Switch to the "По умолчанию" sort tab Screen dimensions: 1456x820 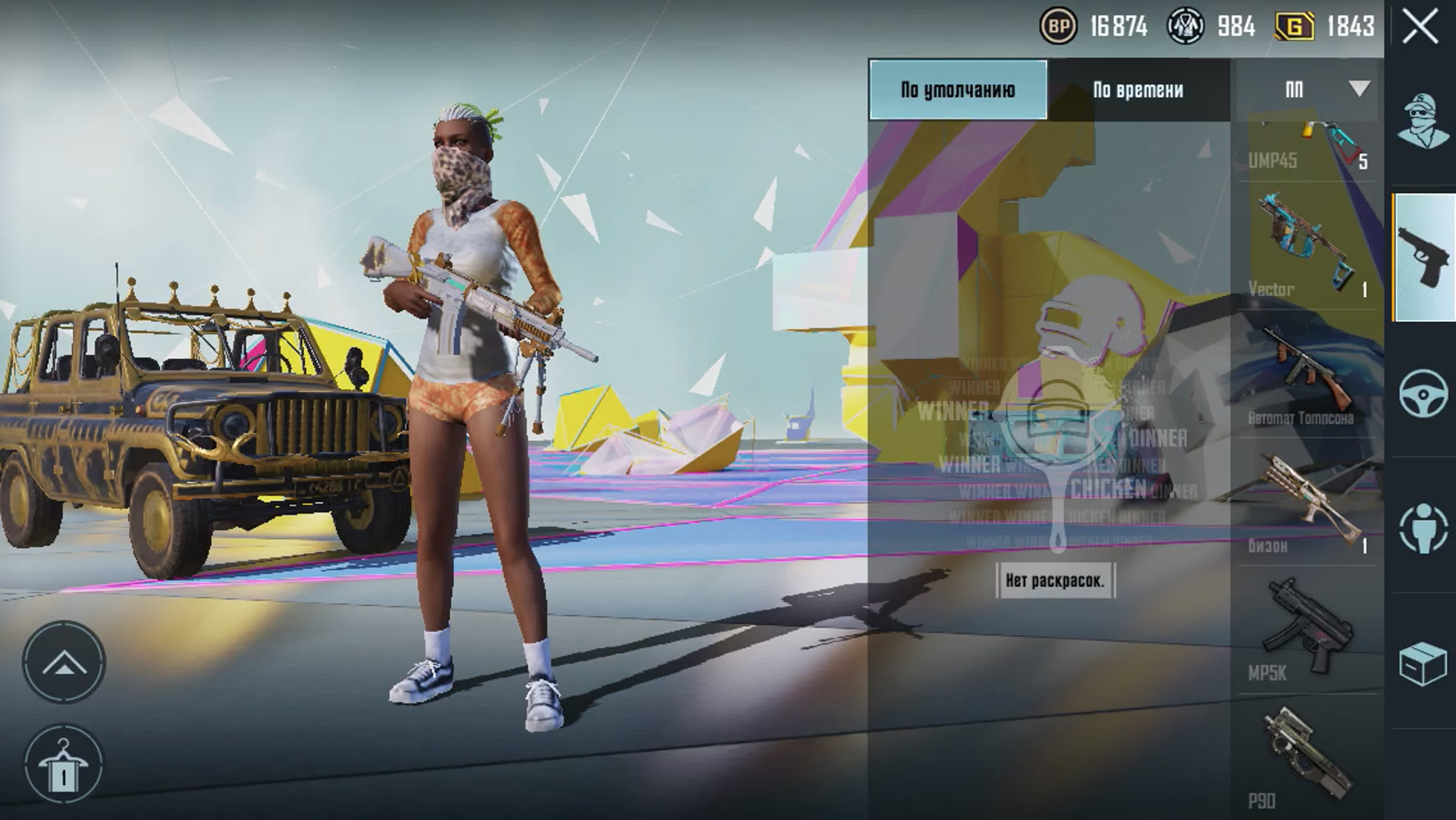pos(958,90)
